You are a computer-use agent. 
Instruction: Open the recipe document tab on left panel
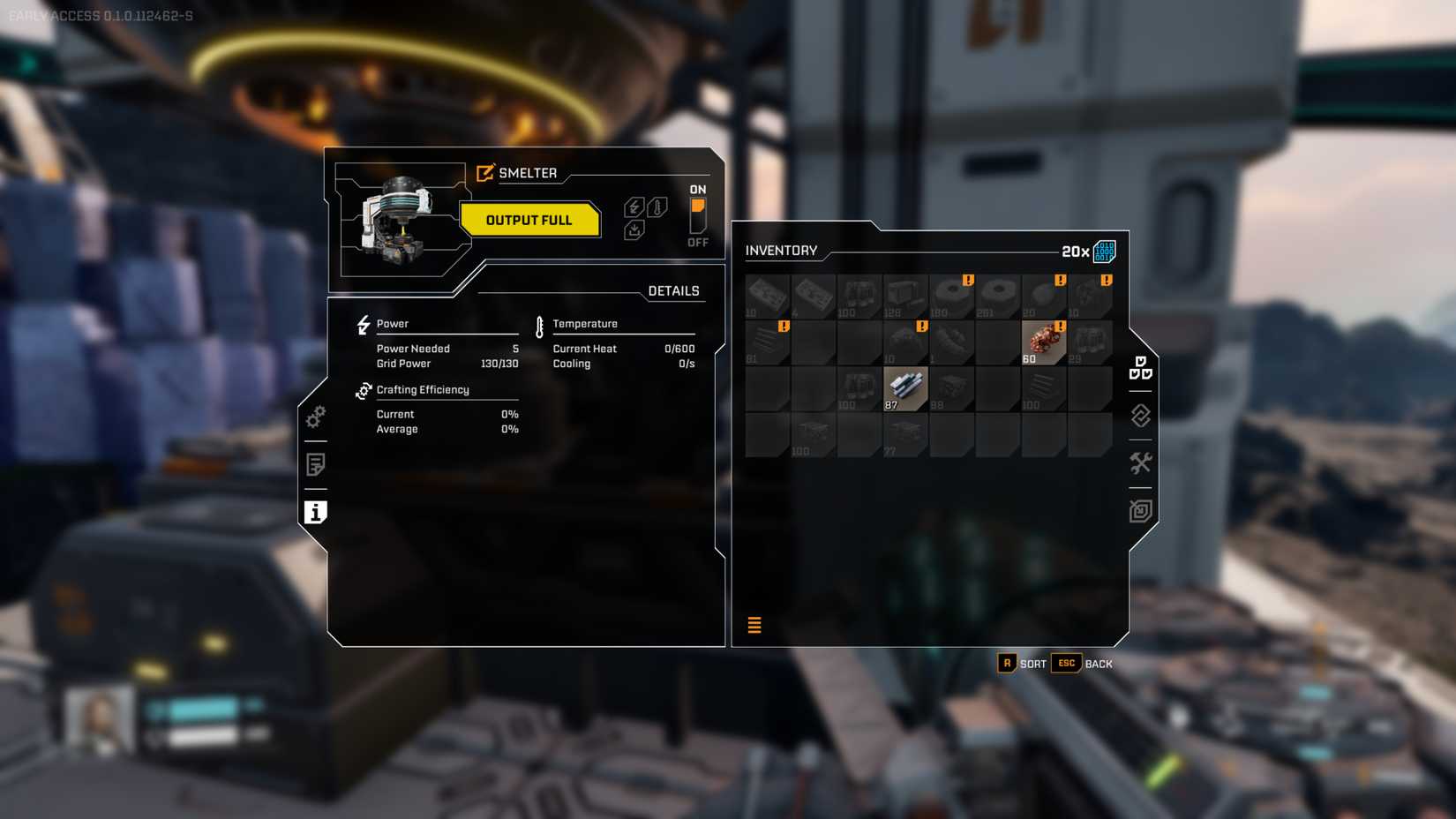point(315,464)
